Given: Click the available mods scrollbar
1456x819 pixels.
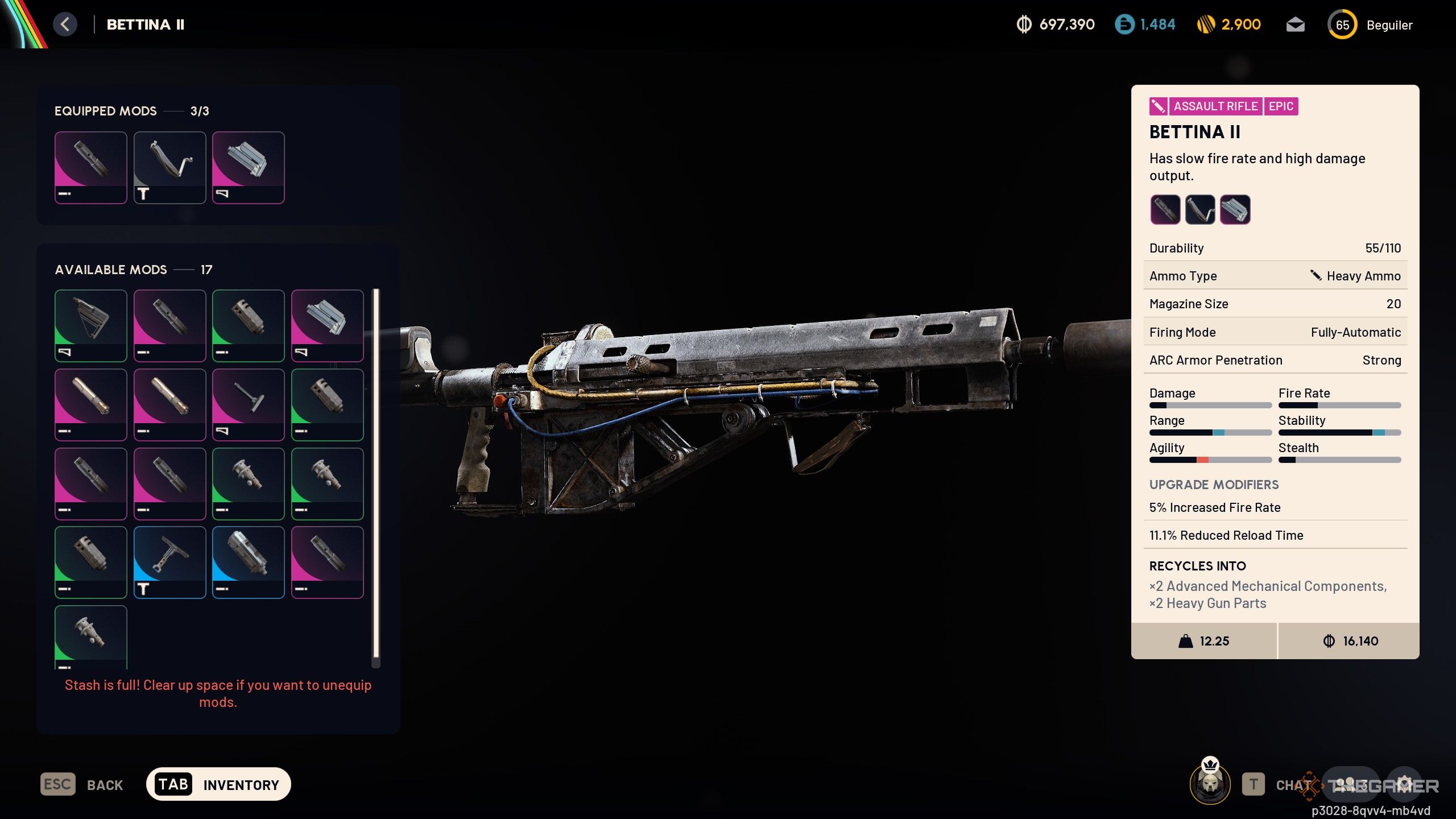Looking at the screenshot, I should [x=375, y=472].
